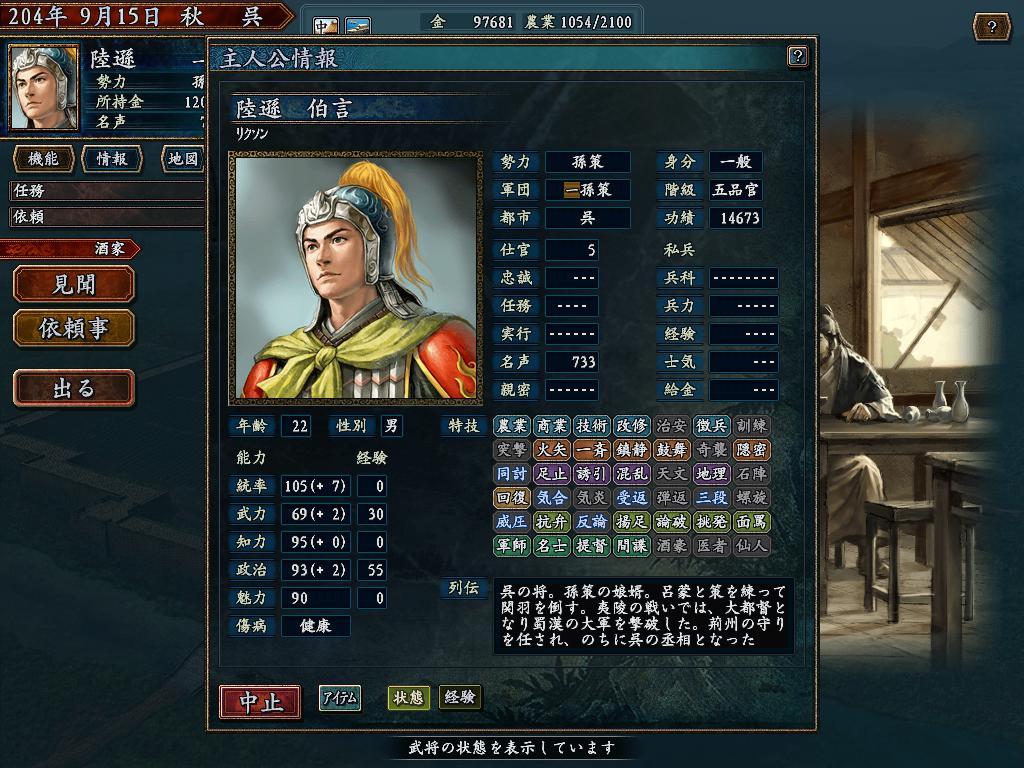Show the 経験 experience view

point(460,698)
